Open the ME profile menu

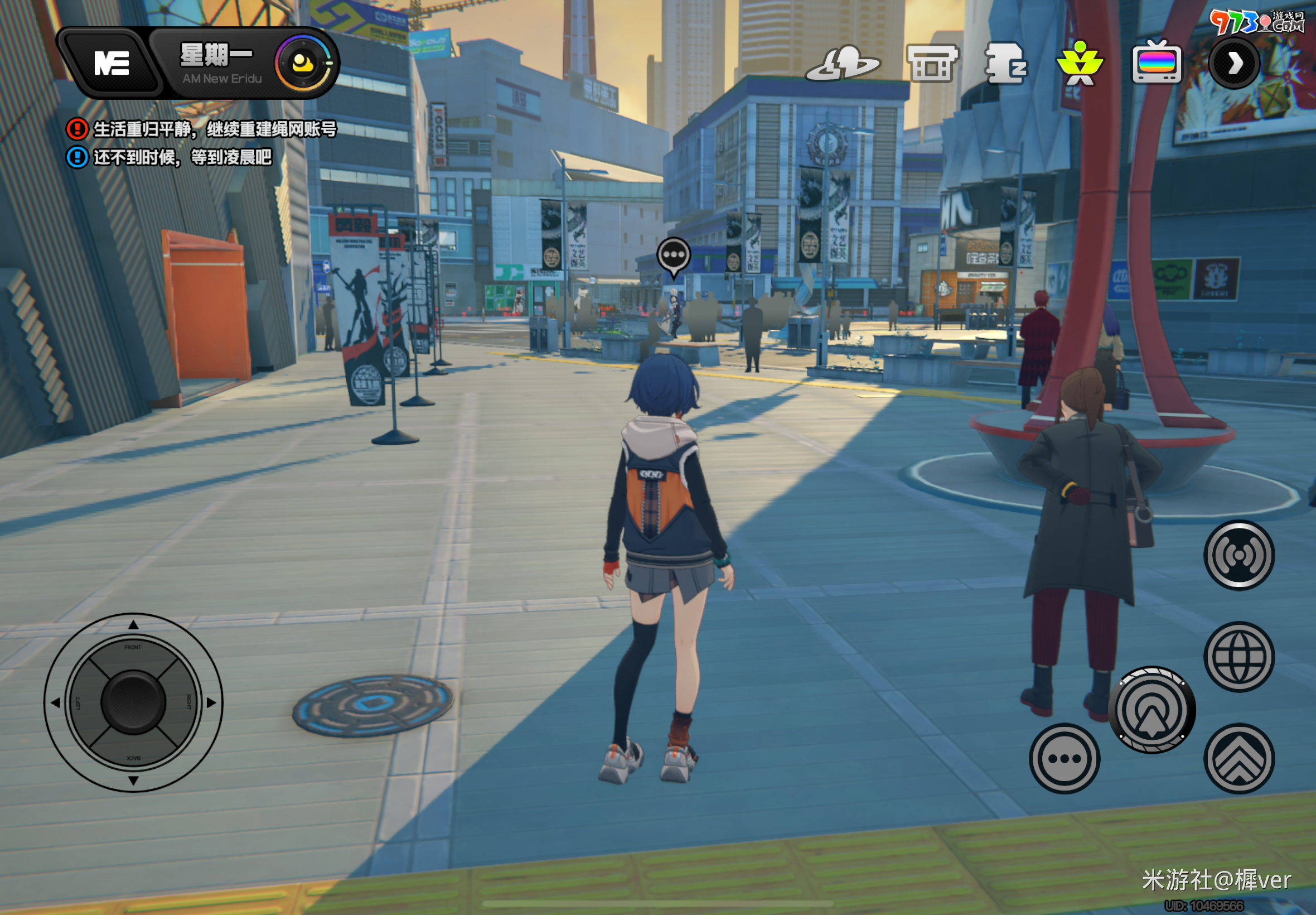coord(110,63)
